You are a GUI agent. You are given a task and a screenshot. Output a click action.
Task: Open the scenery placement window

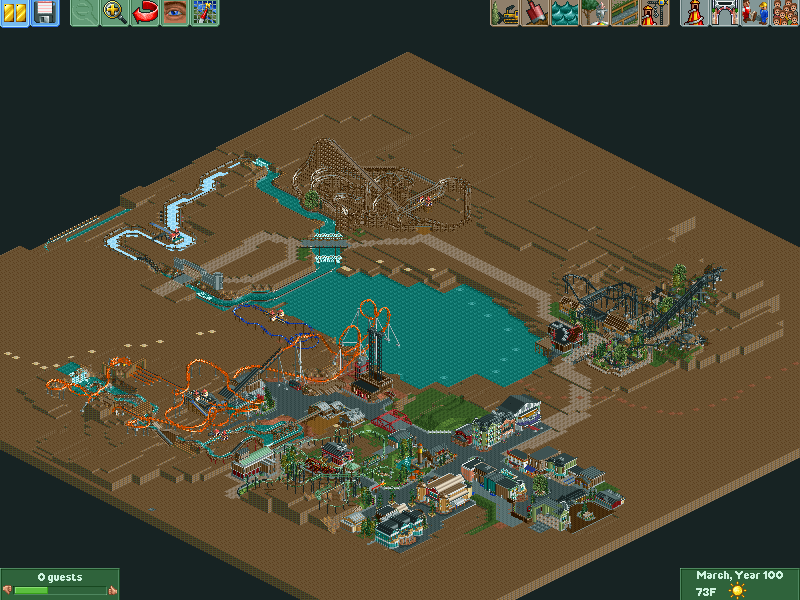click(595, 13)
